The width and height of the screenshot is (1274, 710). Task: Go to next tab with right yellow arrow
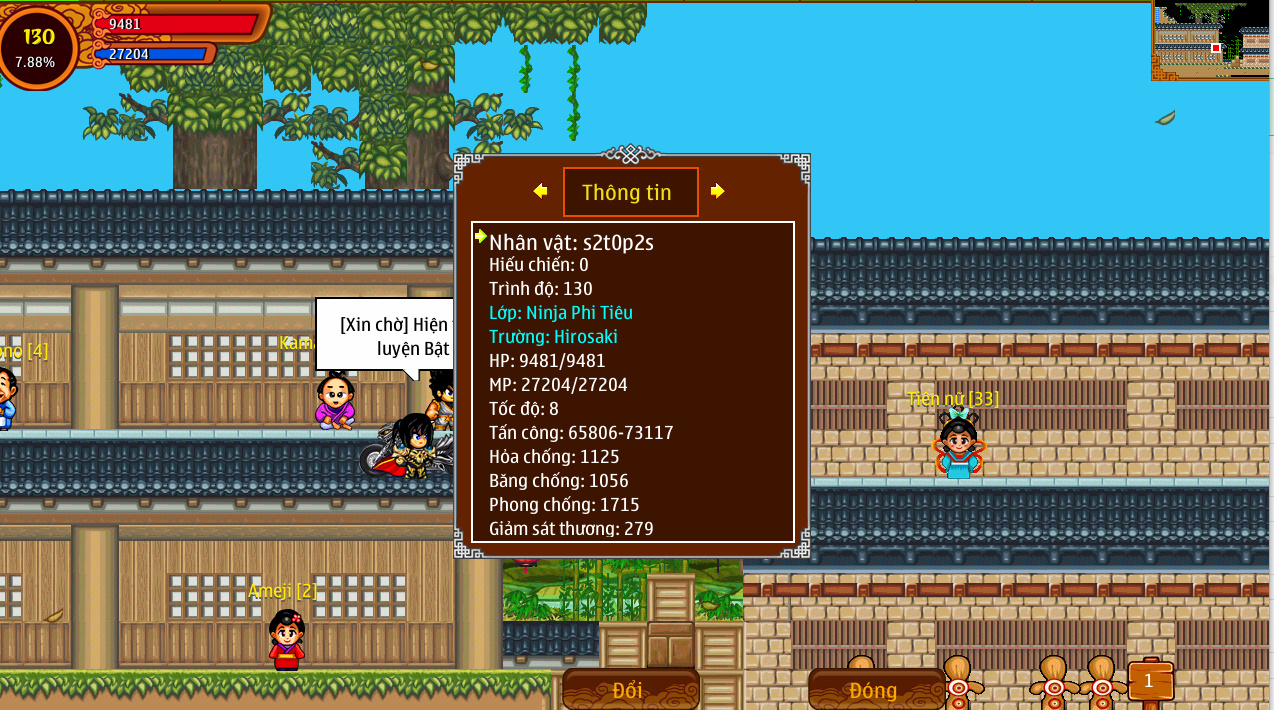pos(717,191)
